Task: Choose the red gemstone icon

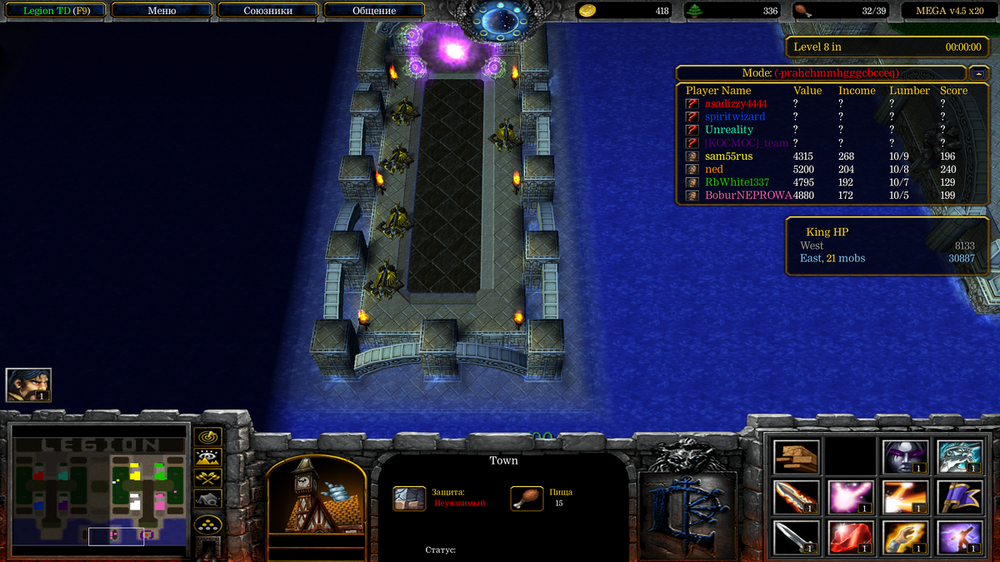Action: 851,536
